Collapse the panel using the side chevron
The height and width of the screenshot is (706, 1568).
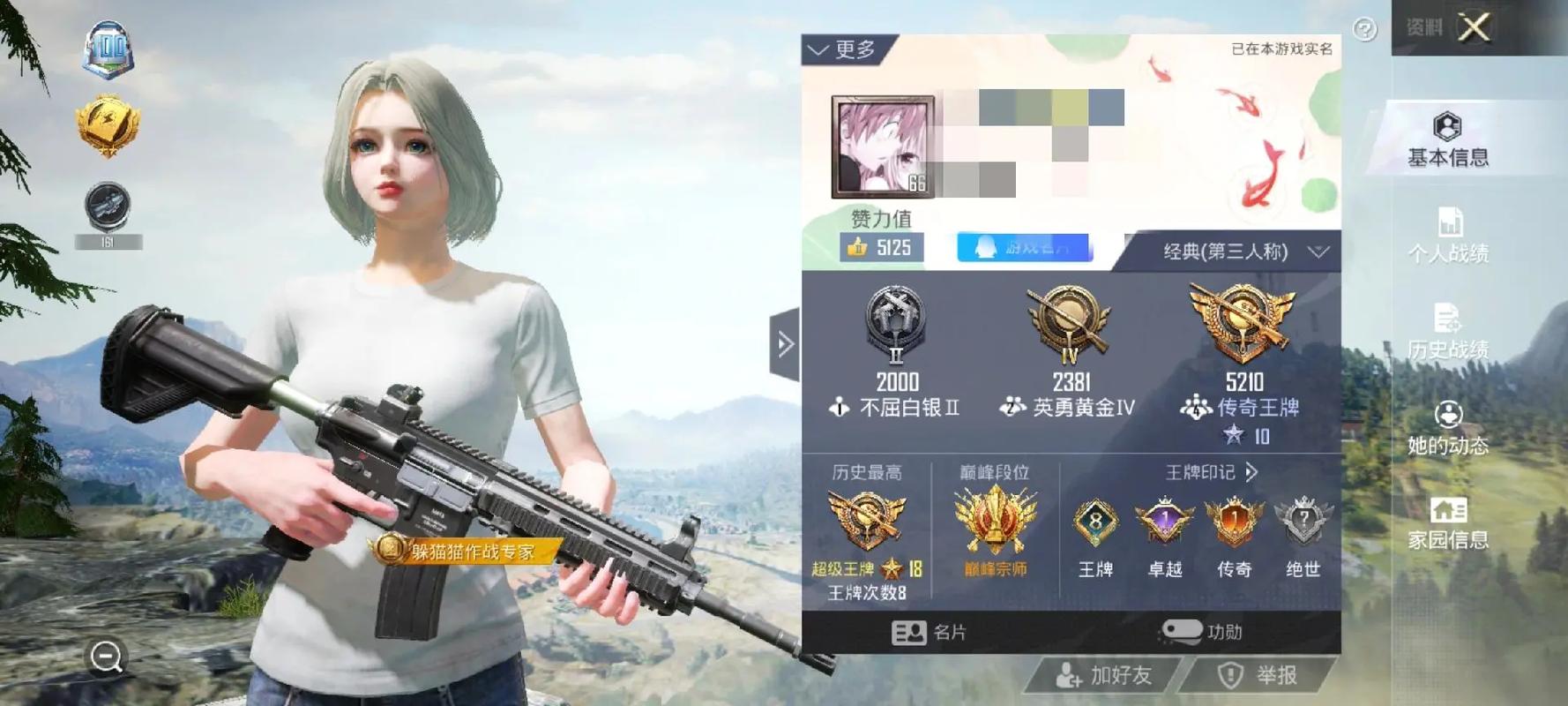pos(786,343)
